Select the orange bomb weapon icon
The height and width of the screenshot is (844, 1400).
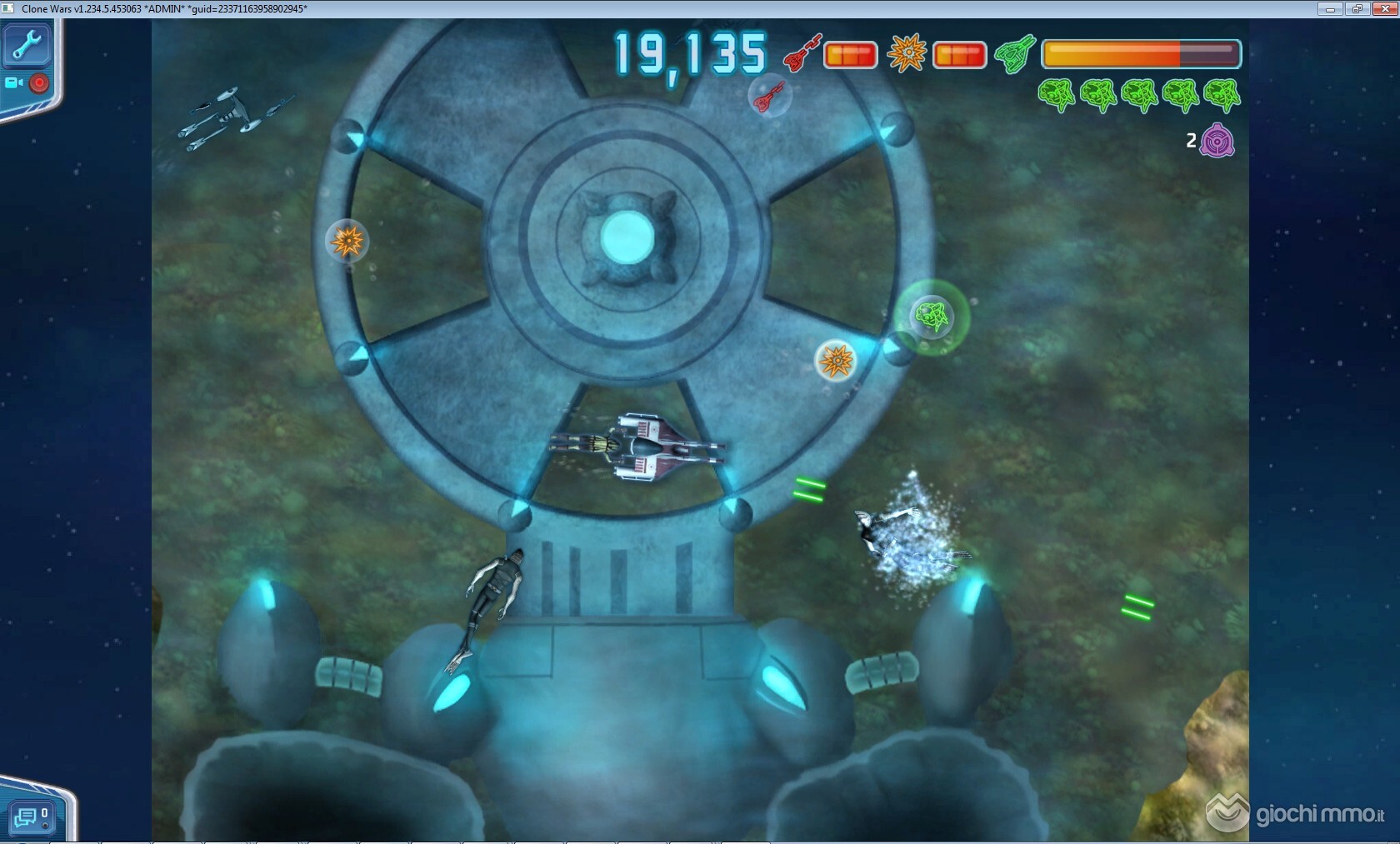click(x=907, y=53)
